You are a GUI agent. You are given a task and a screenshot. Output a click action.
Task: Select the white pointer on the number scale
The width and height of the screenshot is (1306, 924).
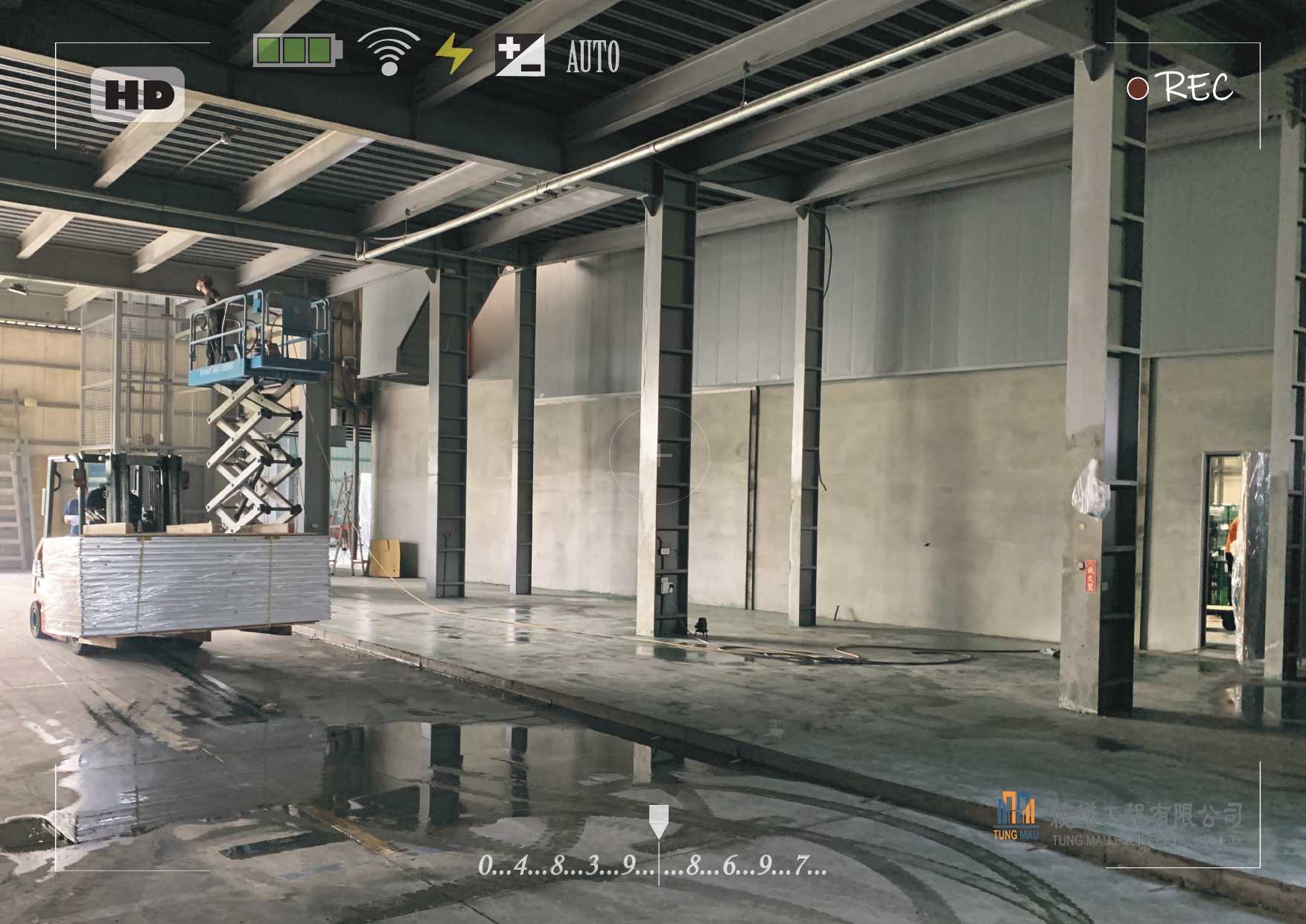[x=658, y=821]
